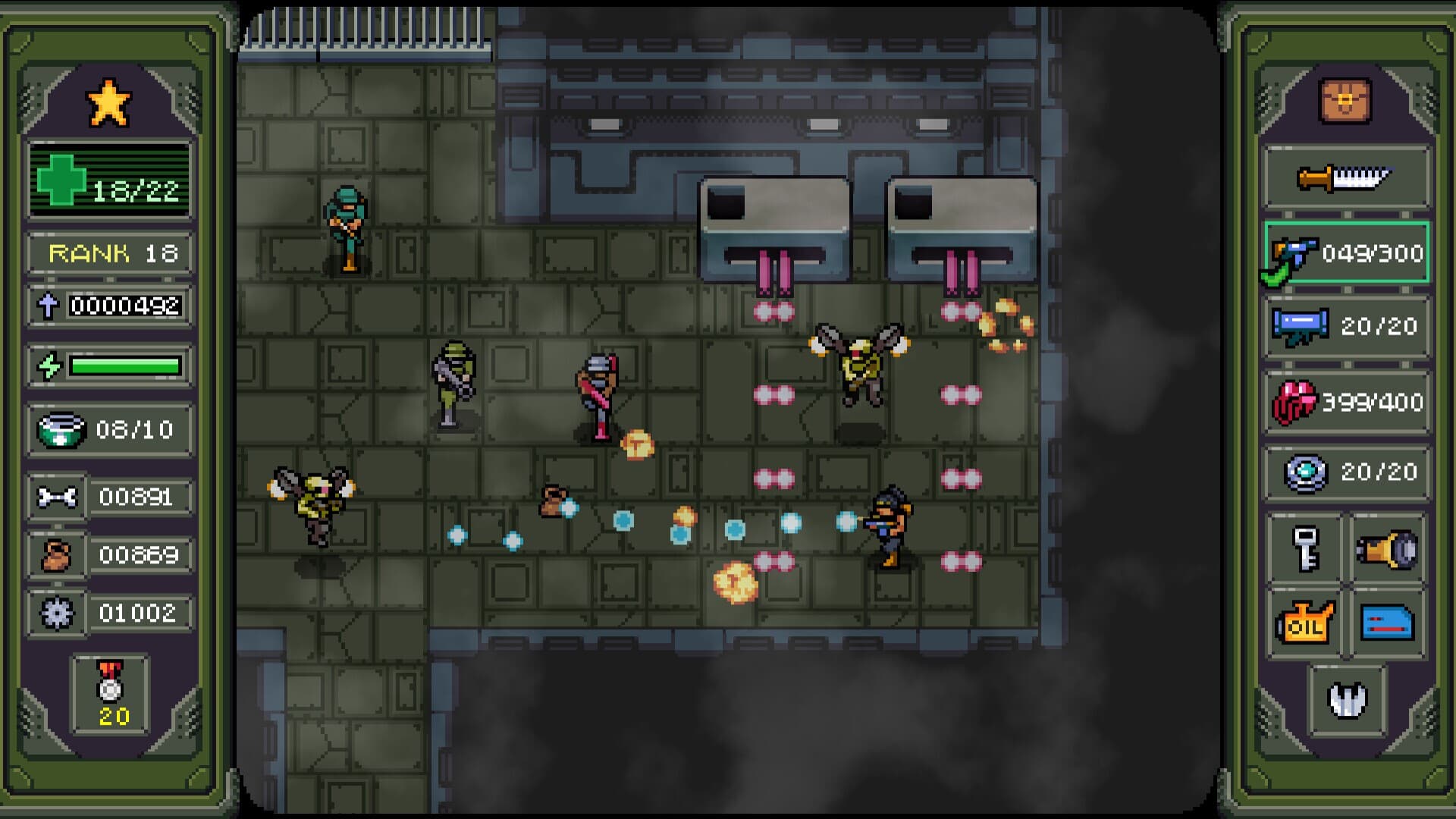Select the medal slot showing 20
The height and width of the screenshot is (819, 1456).
coord(111,695)
